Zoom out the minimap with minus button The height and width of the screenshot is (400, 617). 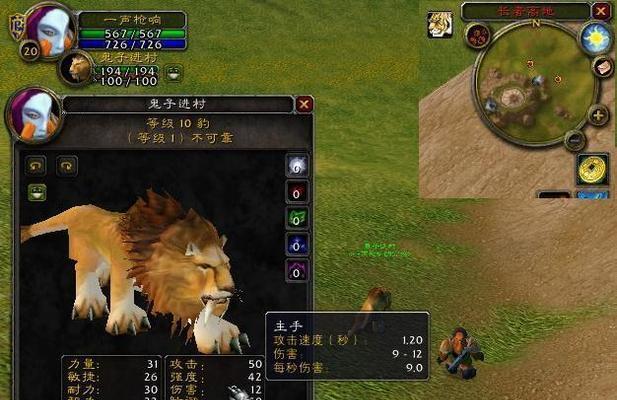click(574, 139)
